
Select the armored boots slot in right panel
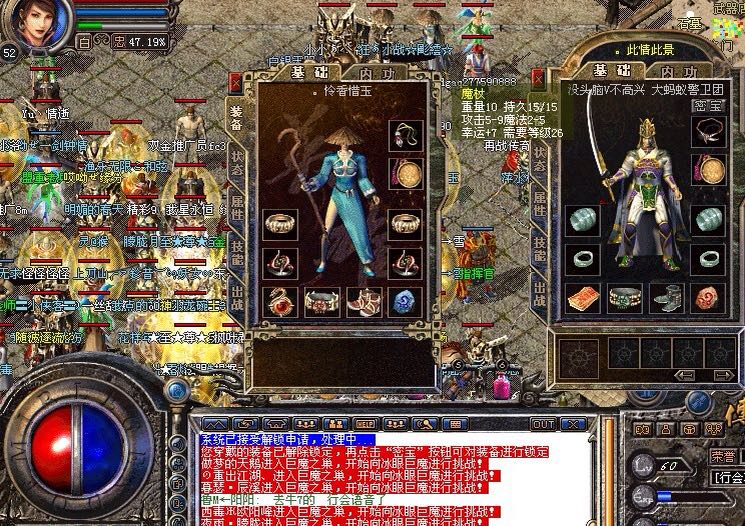(x=665, y=297)
